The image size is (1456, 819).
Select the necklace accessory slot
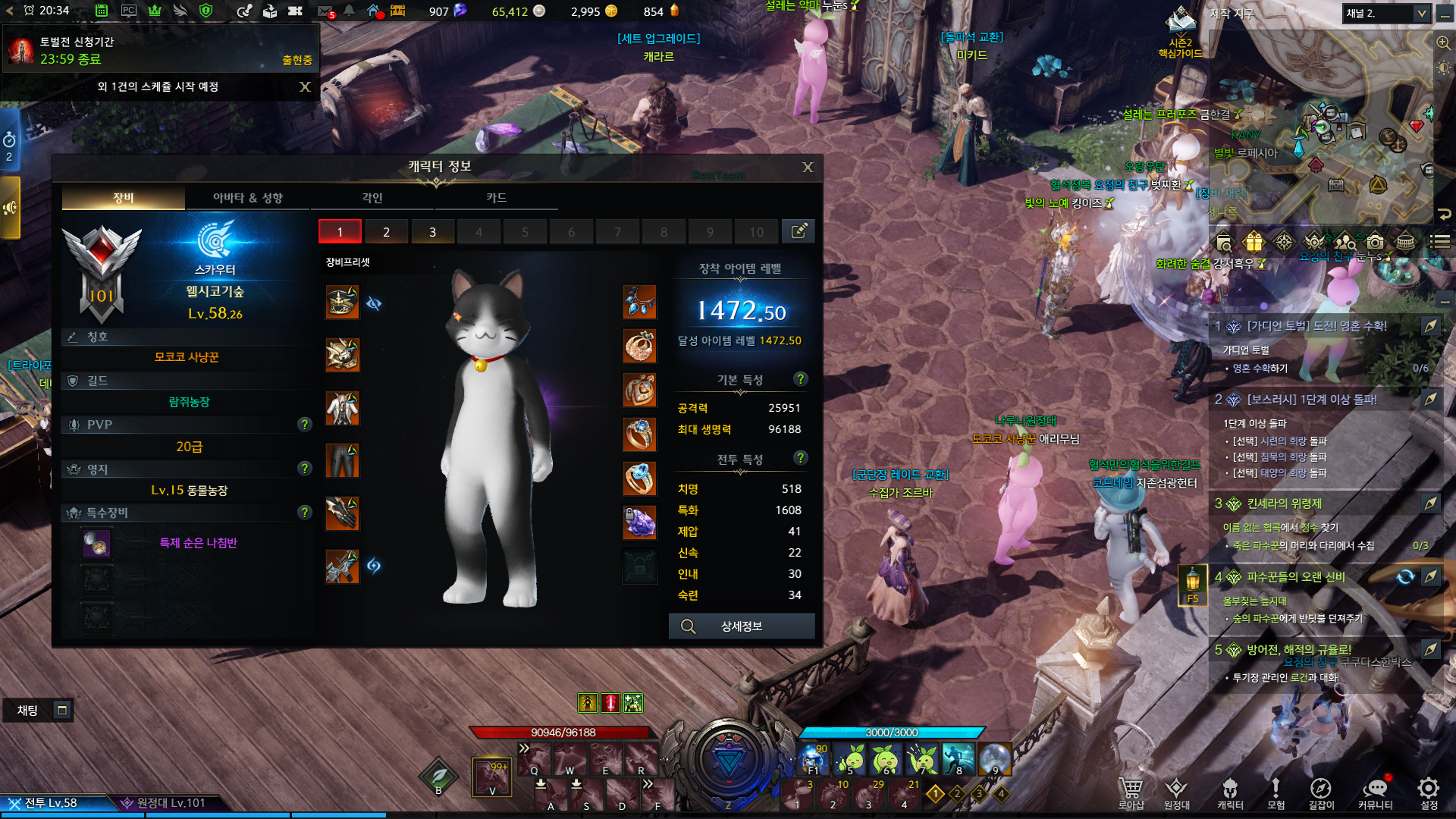click(x=639, y=303)
